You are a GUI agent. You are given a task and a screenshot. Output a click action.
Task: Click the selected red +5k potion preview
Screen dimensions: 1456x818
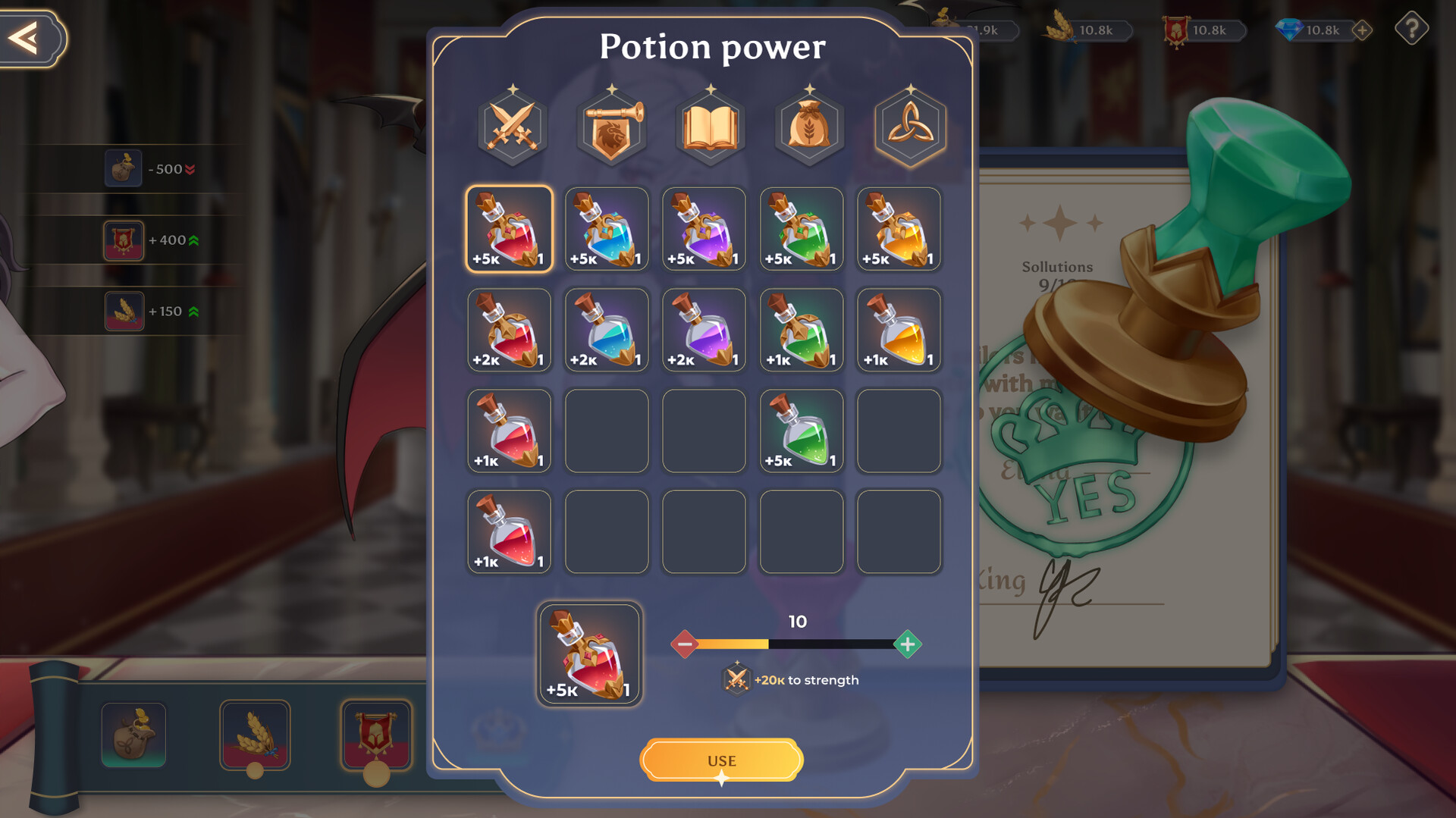coord(591,655)
